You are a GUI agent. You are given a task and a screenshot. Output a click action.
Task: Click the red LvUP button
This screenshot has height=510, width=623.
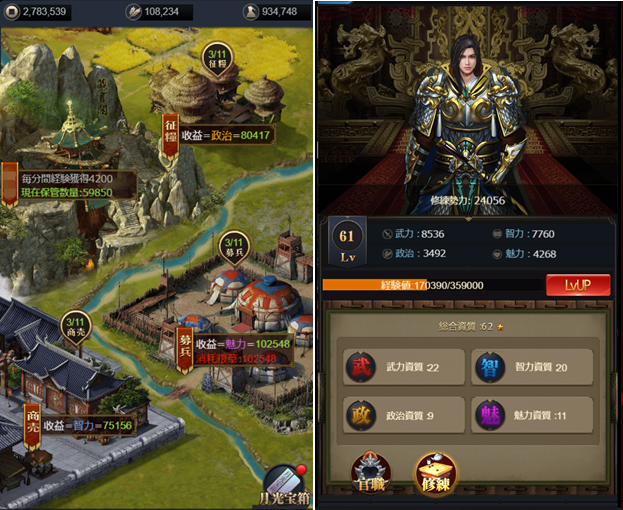[x=578, y=285]
